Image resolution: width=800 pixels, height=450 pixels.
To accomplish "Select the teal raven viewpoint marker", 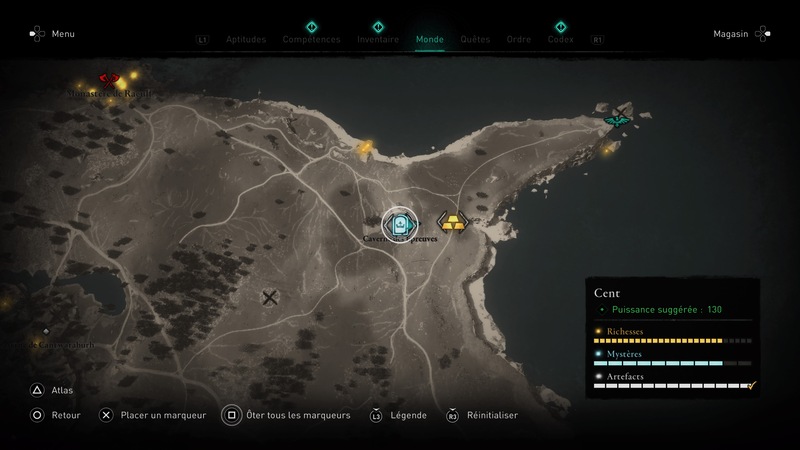I will tap(618, 121).
